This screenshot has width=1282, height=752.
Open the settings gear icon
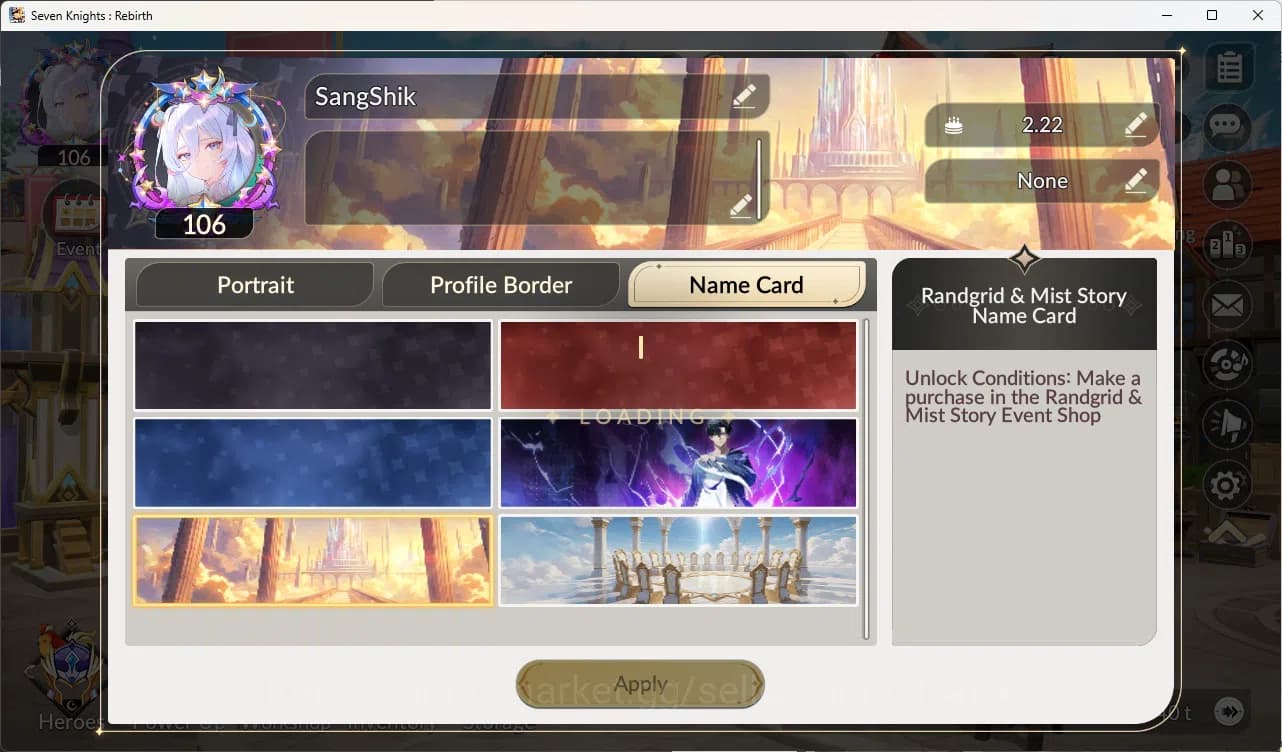point(1228,484)
